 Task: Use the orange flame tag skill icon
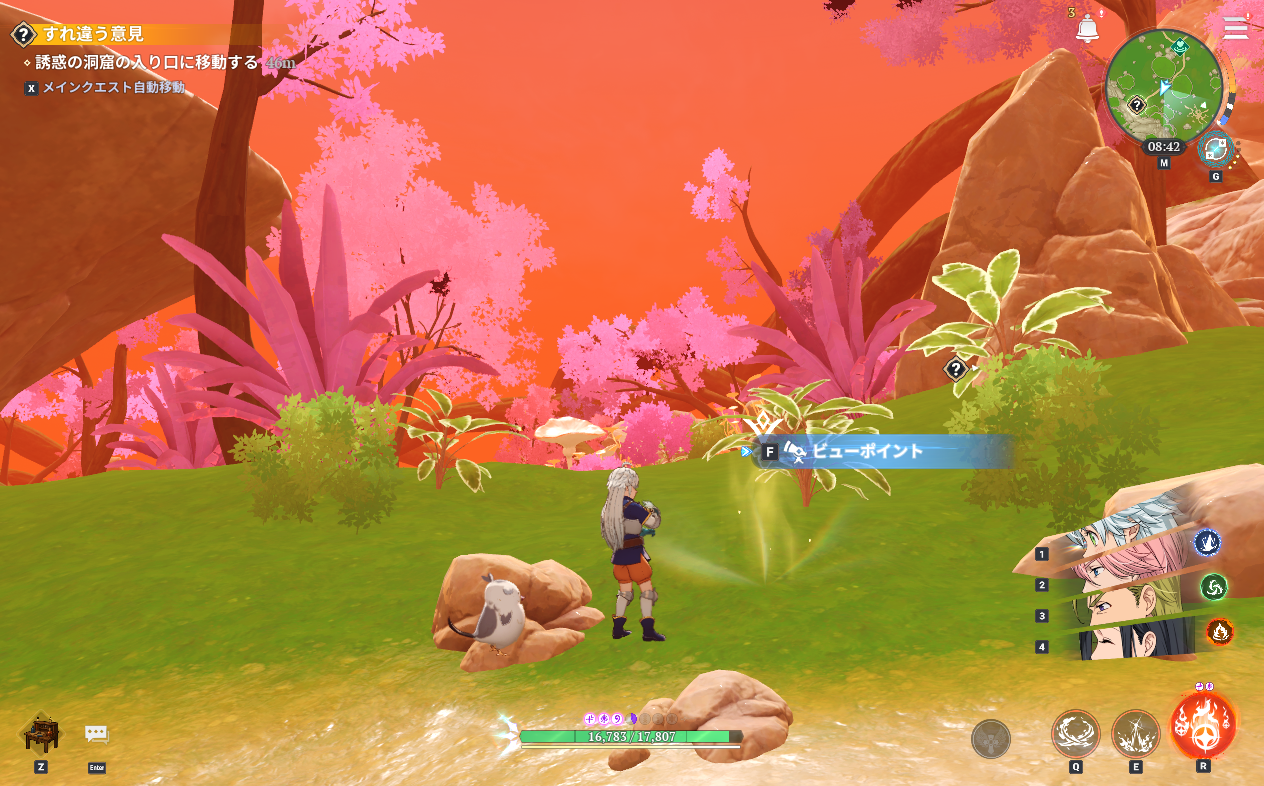tap(1219, 631)
